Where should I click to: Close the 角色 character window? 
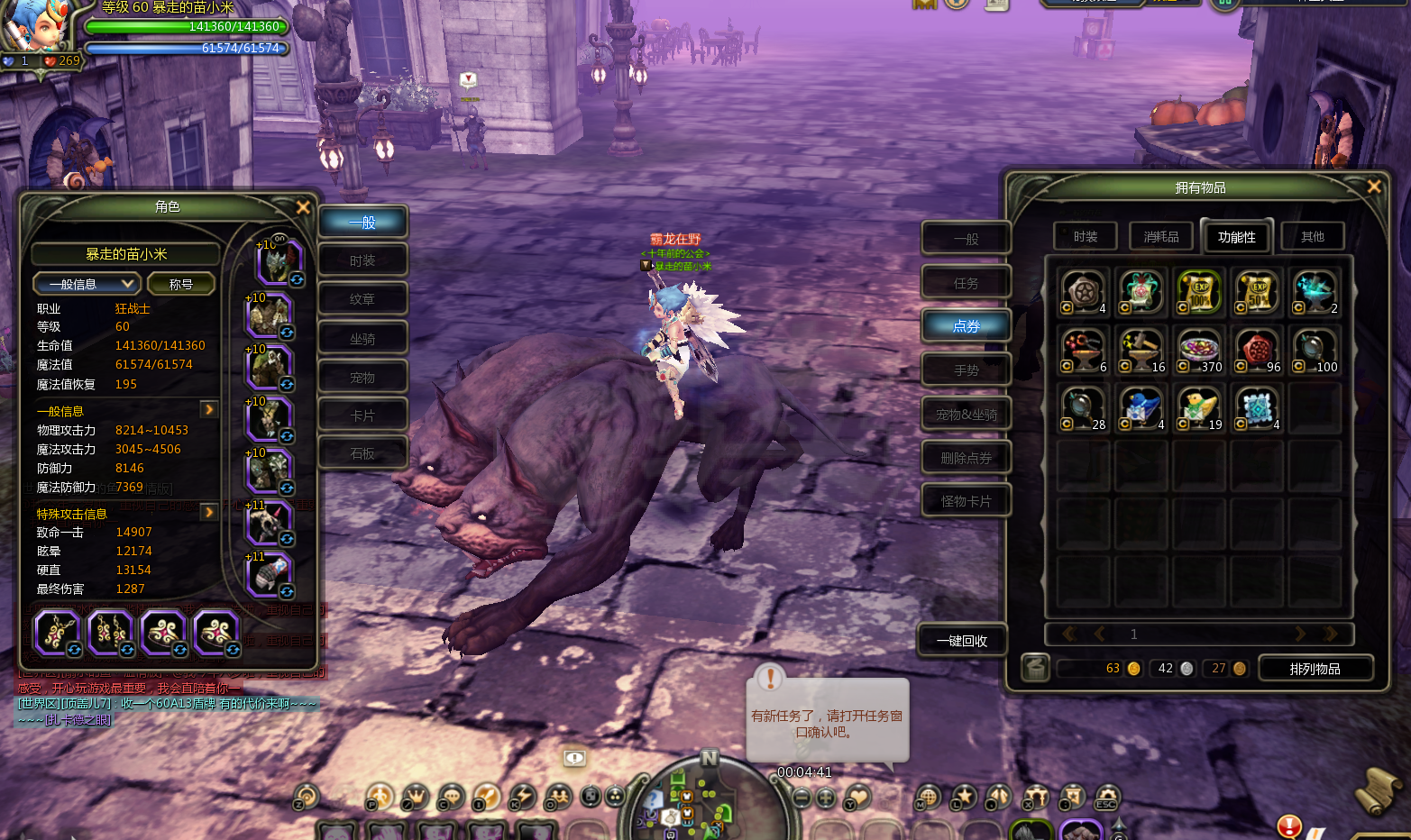point(303,207)
